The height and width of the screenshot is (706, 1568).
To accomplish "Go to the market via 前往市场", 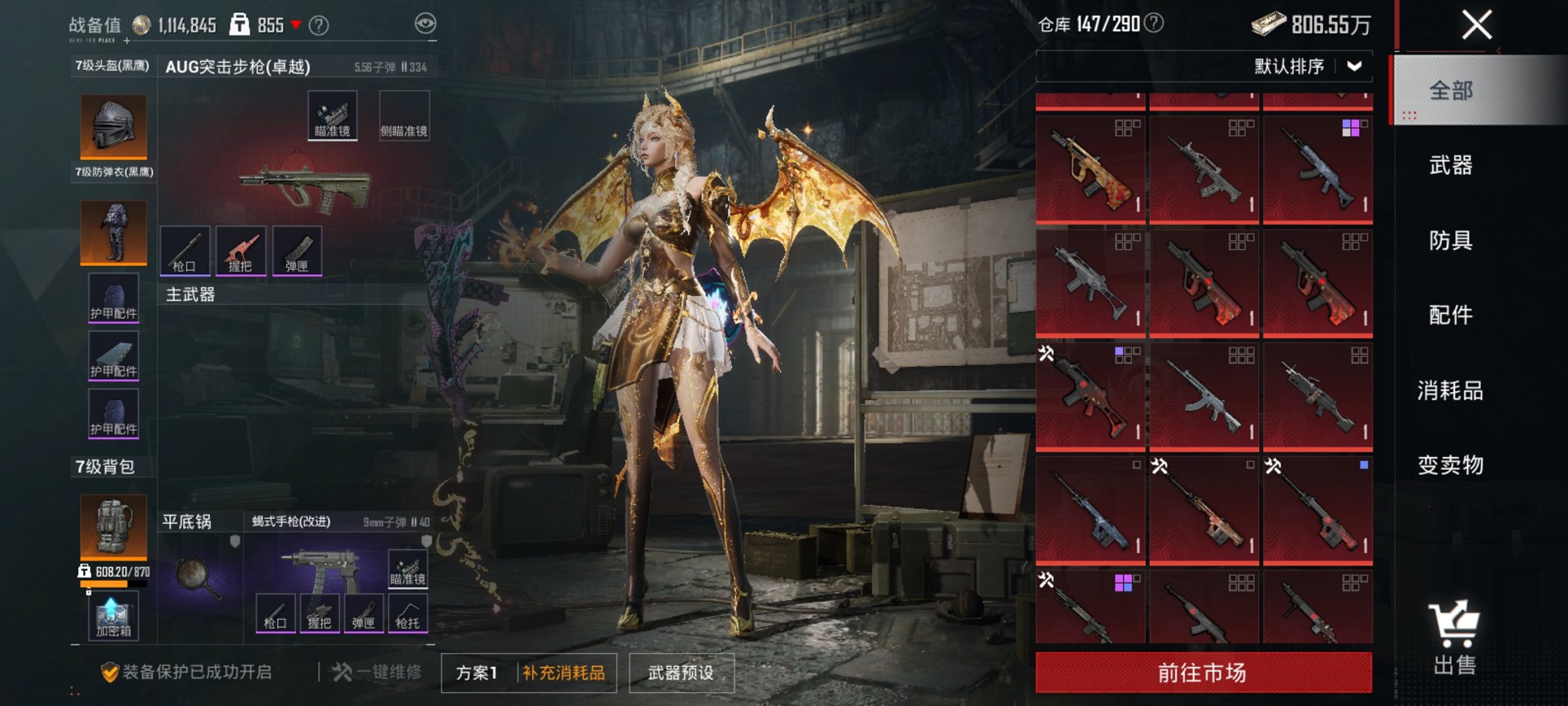I will pos(1203,673).
